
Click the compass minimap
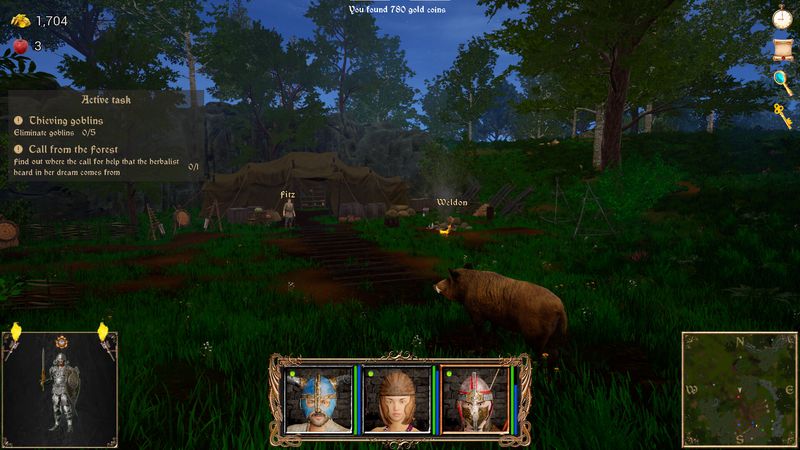coord(740,388)
